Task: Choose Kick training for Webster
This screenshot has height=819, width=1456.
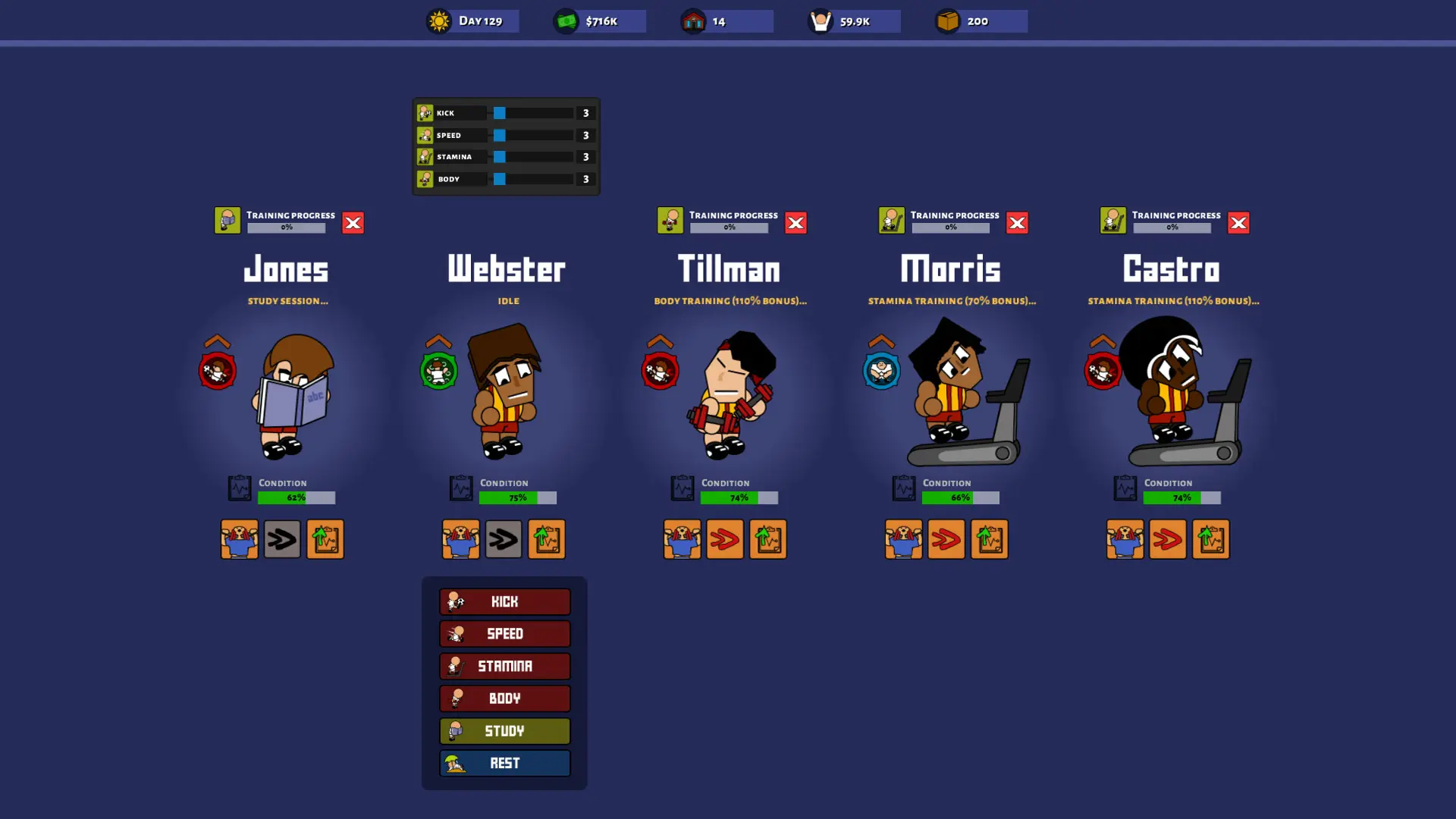Action: click(504, 601)
